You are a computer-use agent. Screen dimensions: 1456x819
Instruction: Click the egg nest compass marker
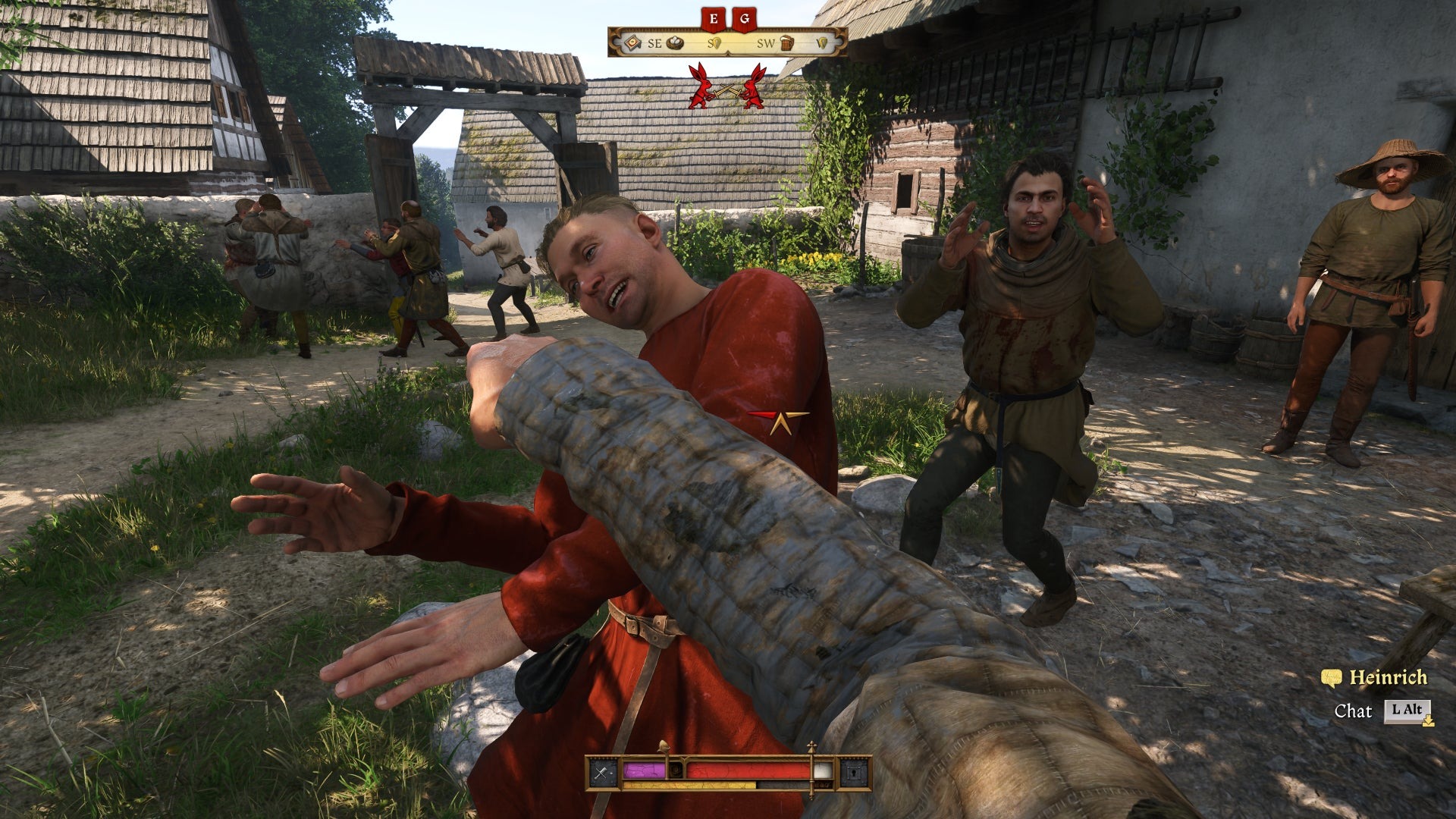pyautogui.click(x=673, y=43)
